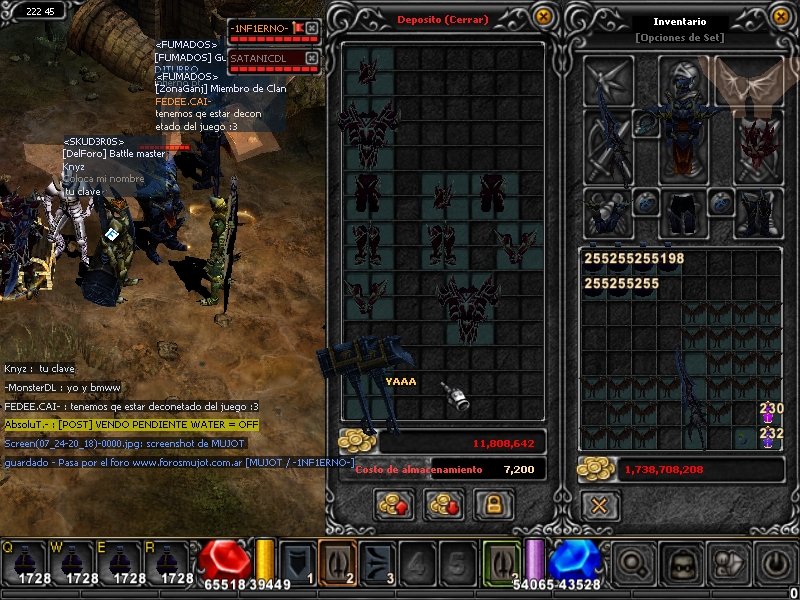The image size is (800, 600).
Task: Select the equipped pants slot
Action: [x=683, y=213]
